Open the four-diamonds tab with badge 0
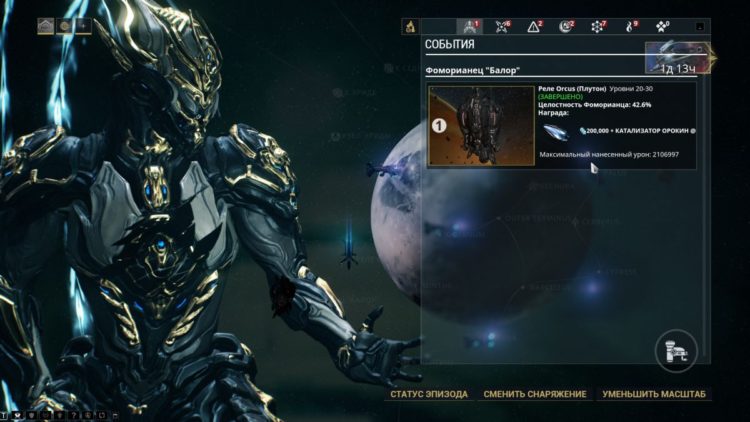Viewport: 750px width, 422px height. coord(662,27)
